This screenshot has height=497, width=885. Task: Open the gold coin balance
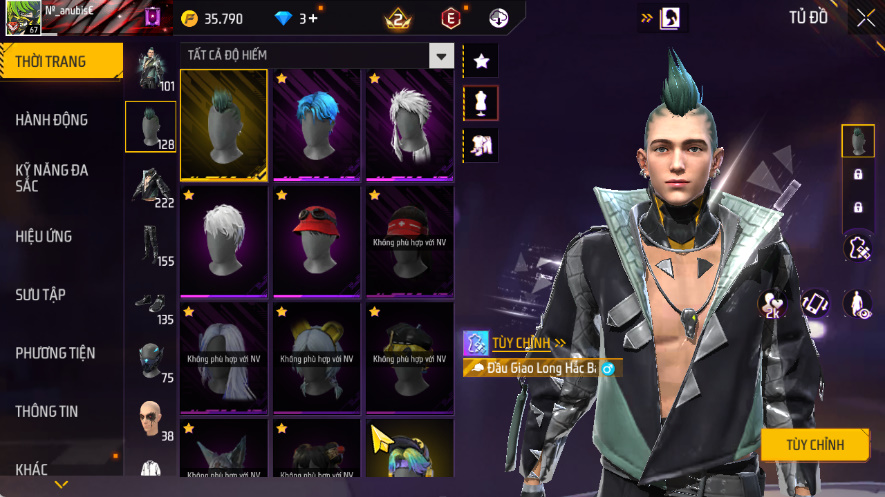click(213, 19)
